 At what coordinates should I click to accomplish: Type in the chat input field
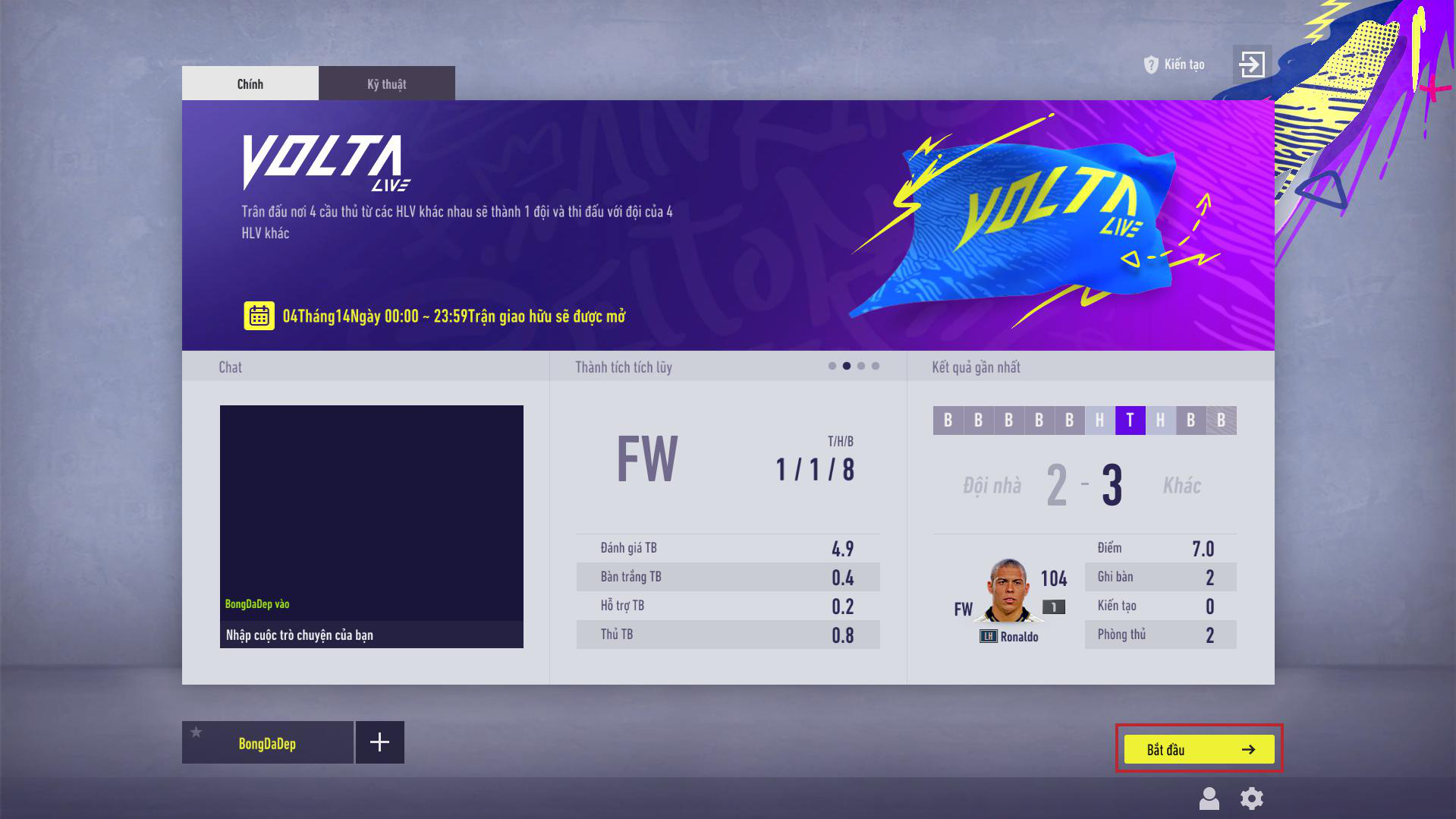tap(371, 635)
